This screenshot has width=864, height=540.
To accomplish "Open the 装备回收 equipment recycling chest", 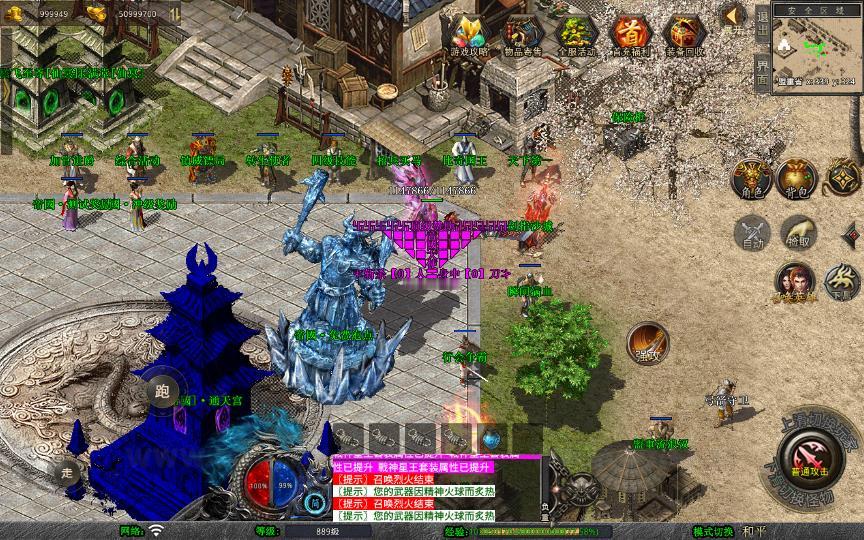I will (684, 36).
